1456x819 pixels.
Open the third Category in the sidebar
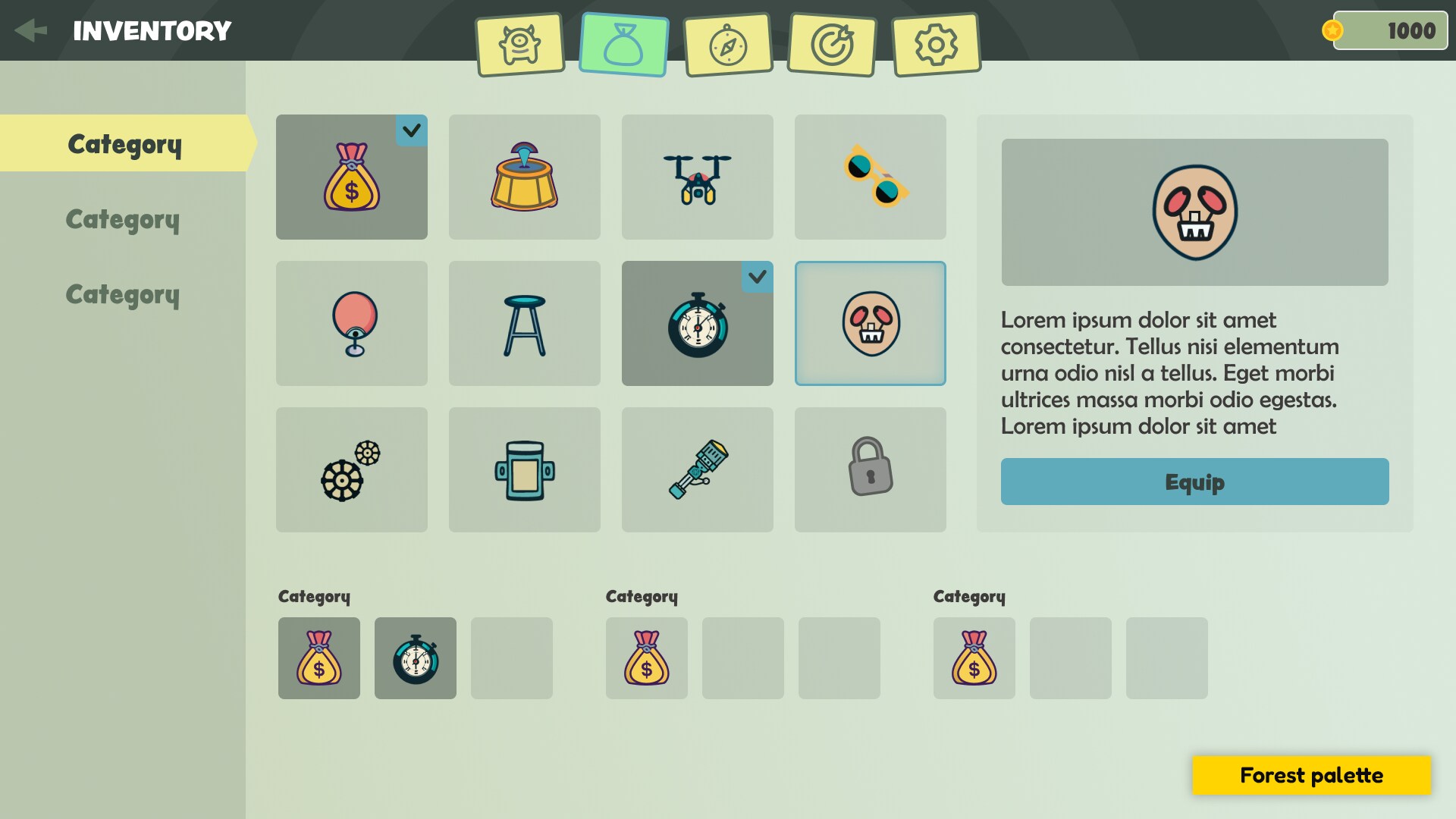[x=123, y=293]
